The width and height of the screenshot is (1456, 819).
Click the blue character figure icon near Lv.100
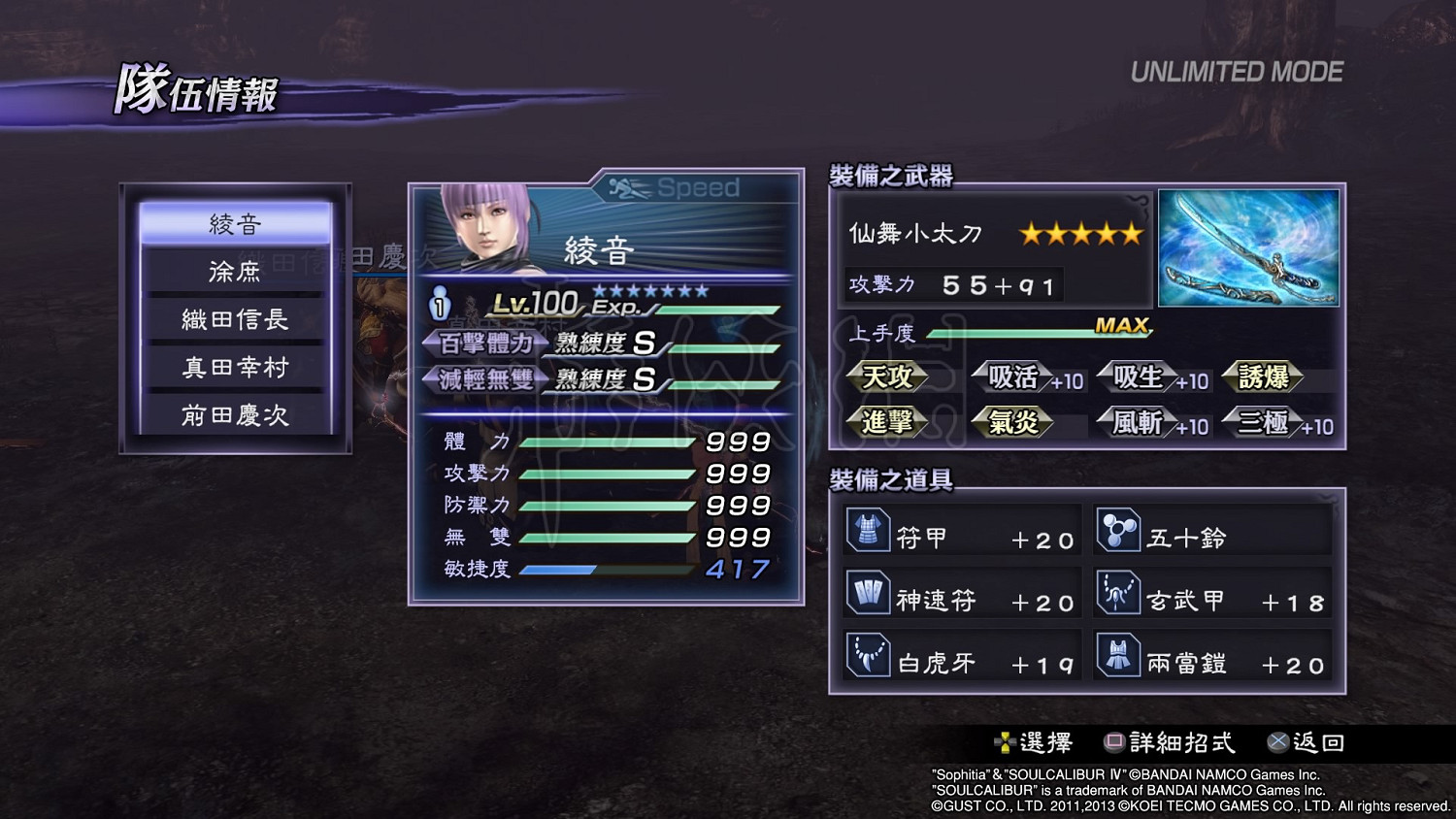click(440, 303)
